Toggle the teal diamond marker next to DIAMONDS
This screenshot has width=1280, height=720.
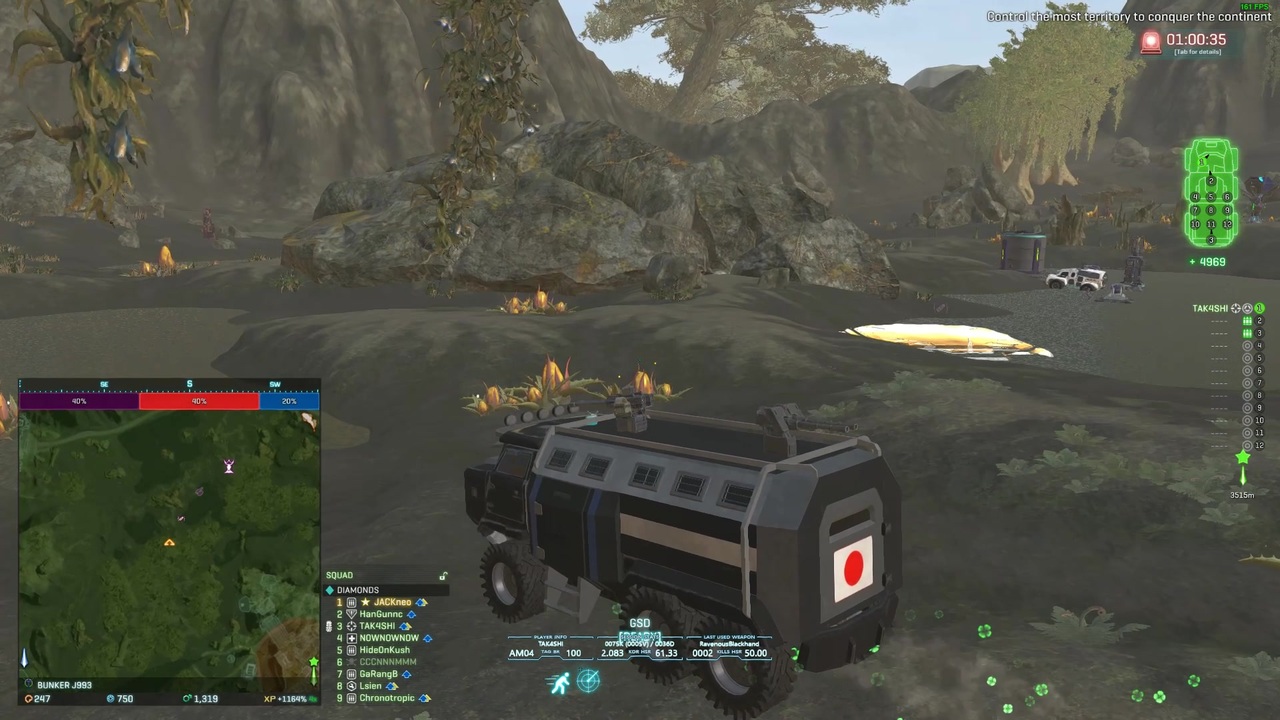click(329, 589)
